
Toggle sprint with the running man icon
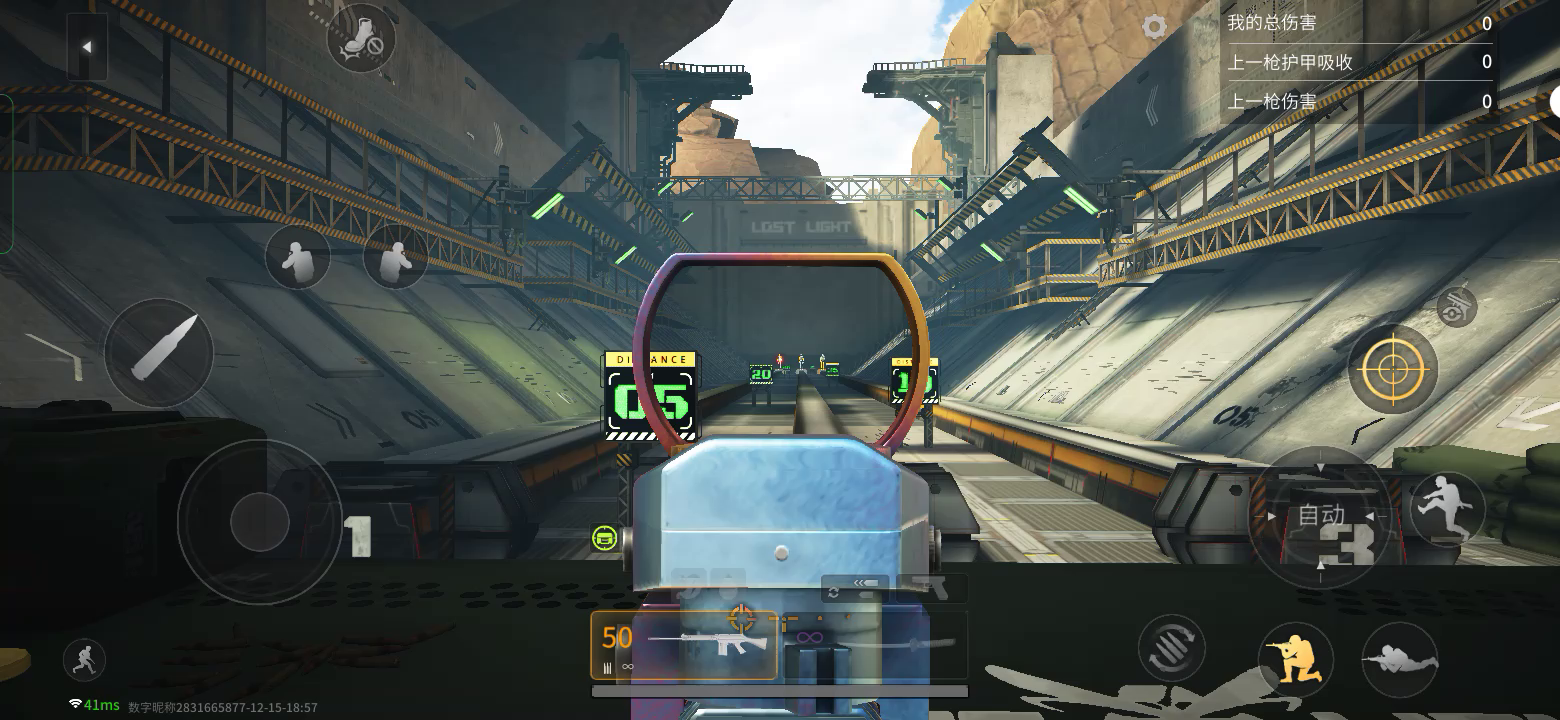84,660
